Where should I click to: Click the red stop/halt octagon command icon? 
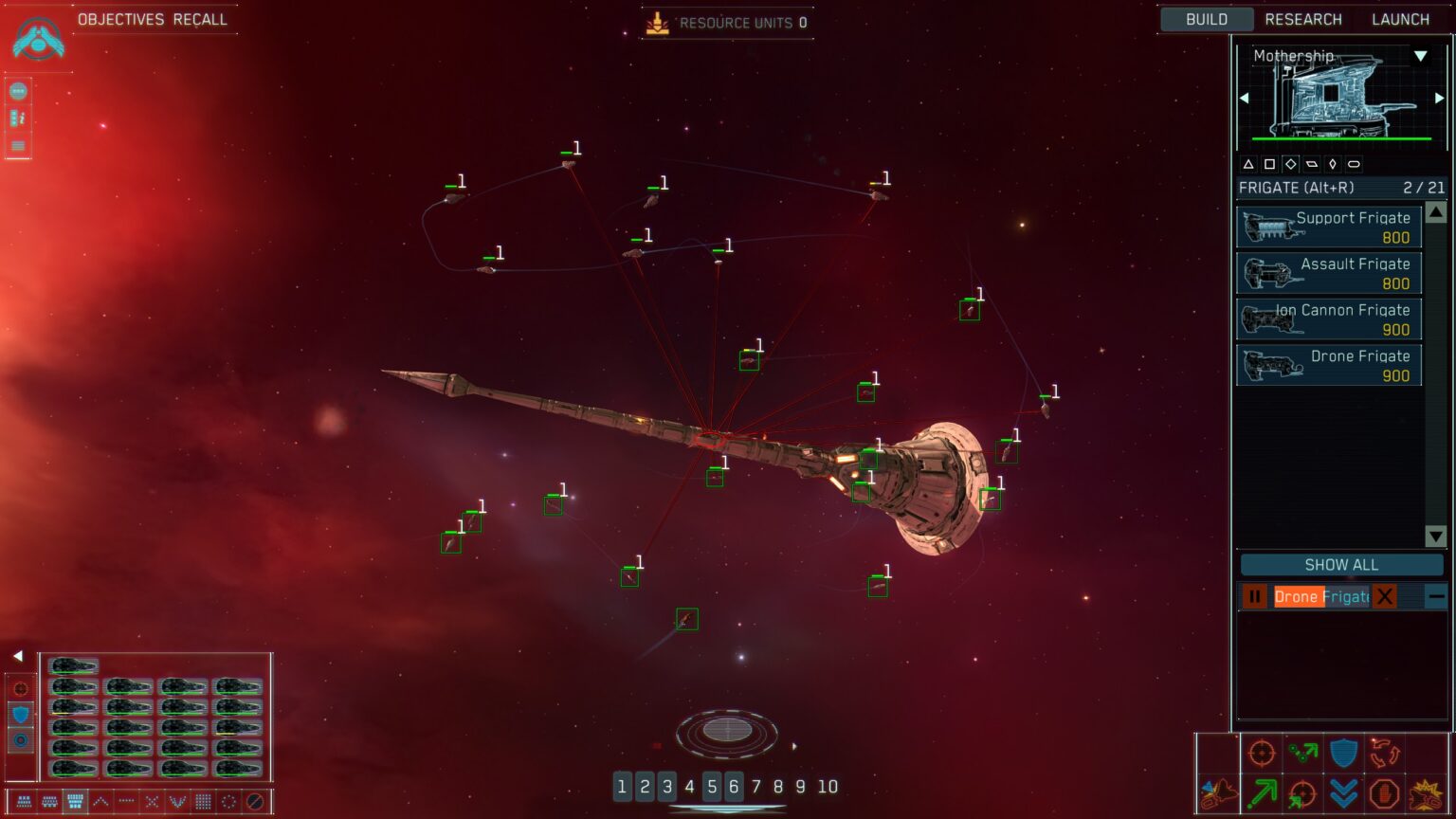pyautogui.click(x=1385, y=794)
